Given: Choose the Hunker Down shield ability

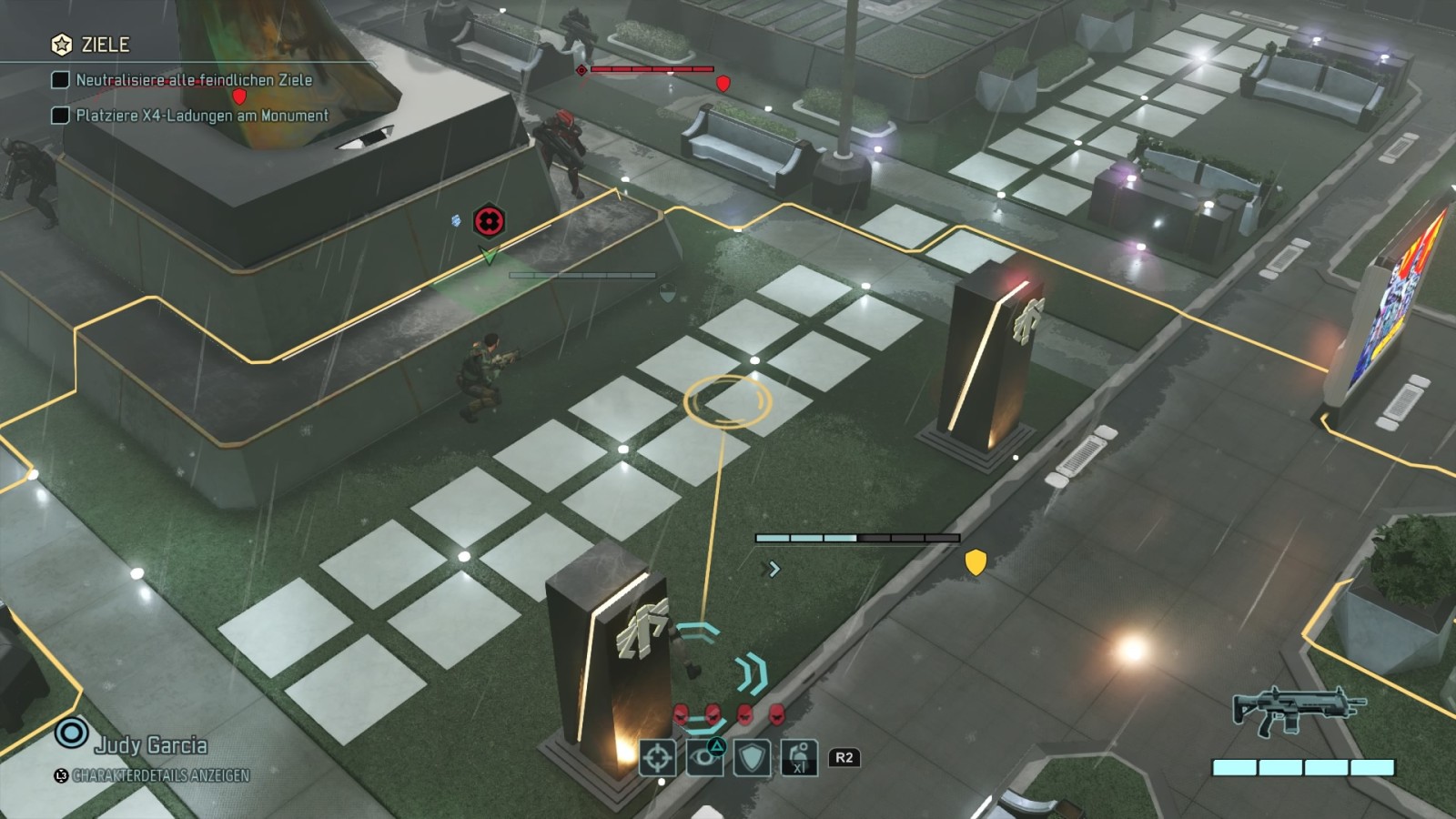Looking at the screenshot, I should (752, 757).
